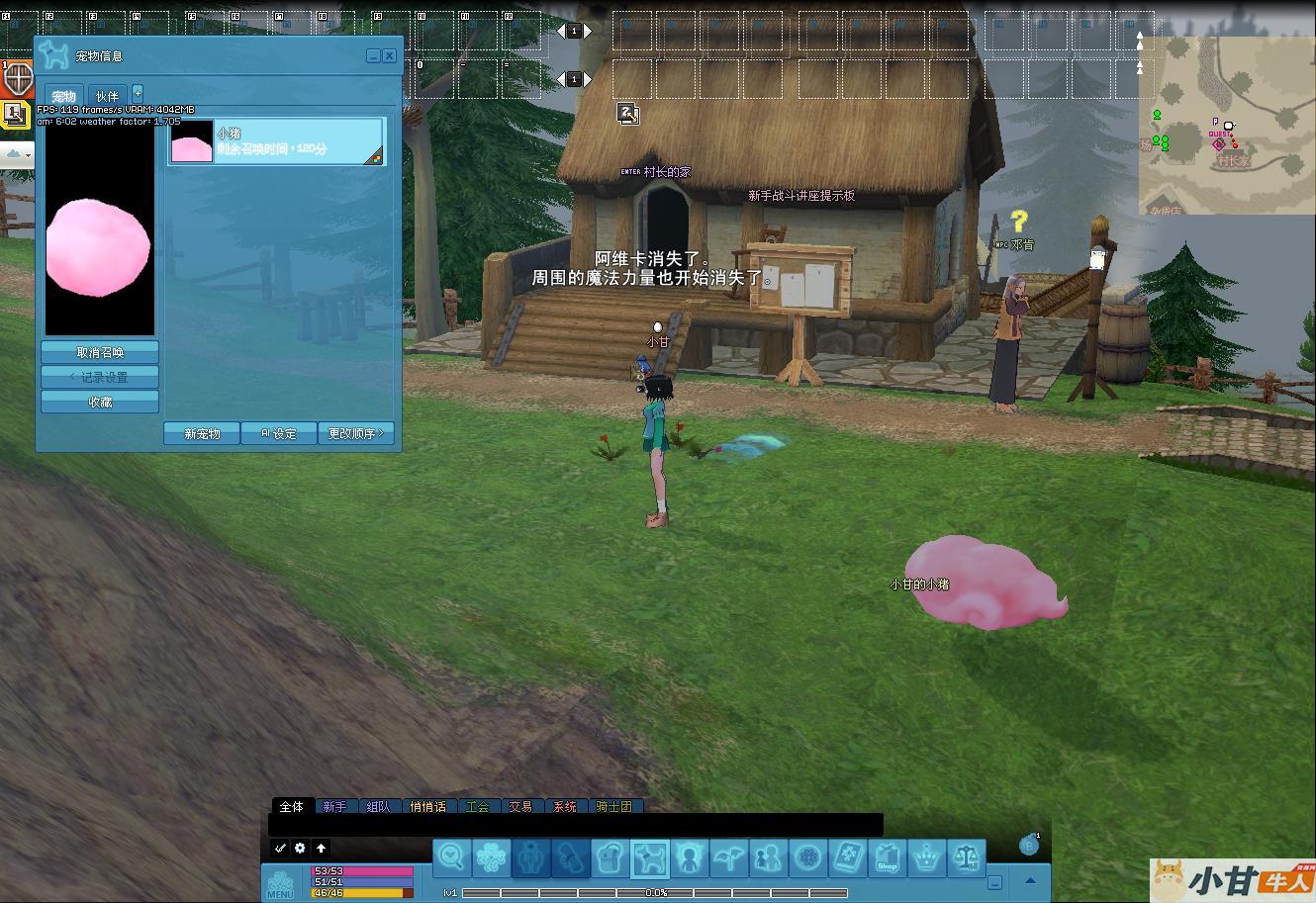Open the backpack inventory icon
This screenshot has height=903, width=1316.
pos(611,858)
